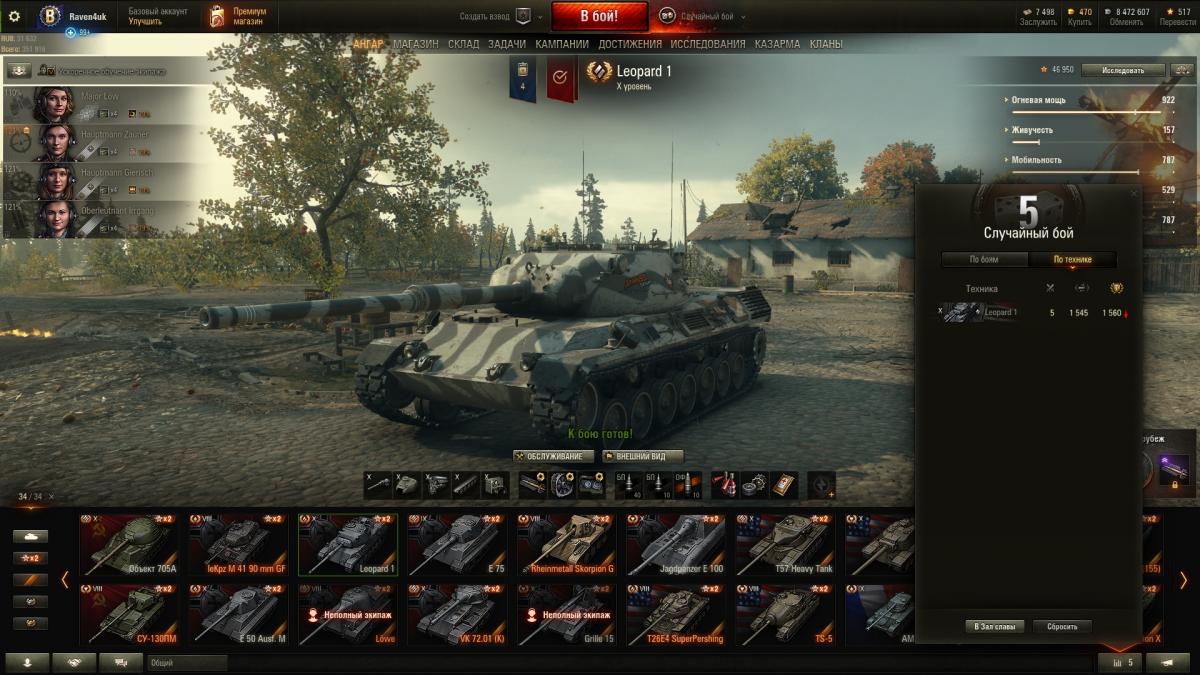Choose the Jagdpanzer E 100 tank card
1200x675 pixels.
(x=676, y=545)
